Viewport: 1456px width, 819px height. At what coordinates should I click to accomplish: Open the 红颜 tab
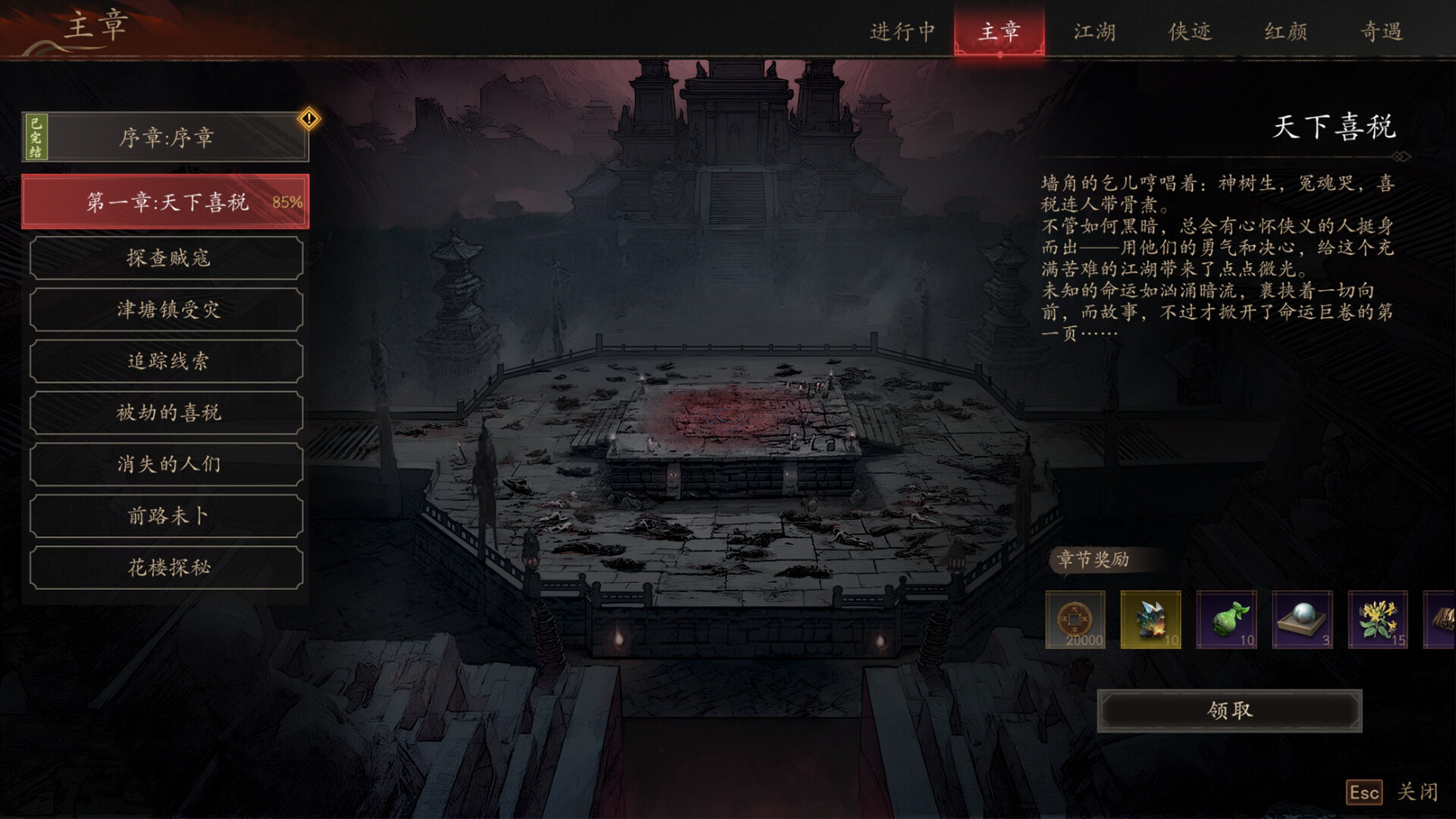point(1285,31)
